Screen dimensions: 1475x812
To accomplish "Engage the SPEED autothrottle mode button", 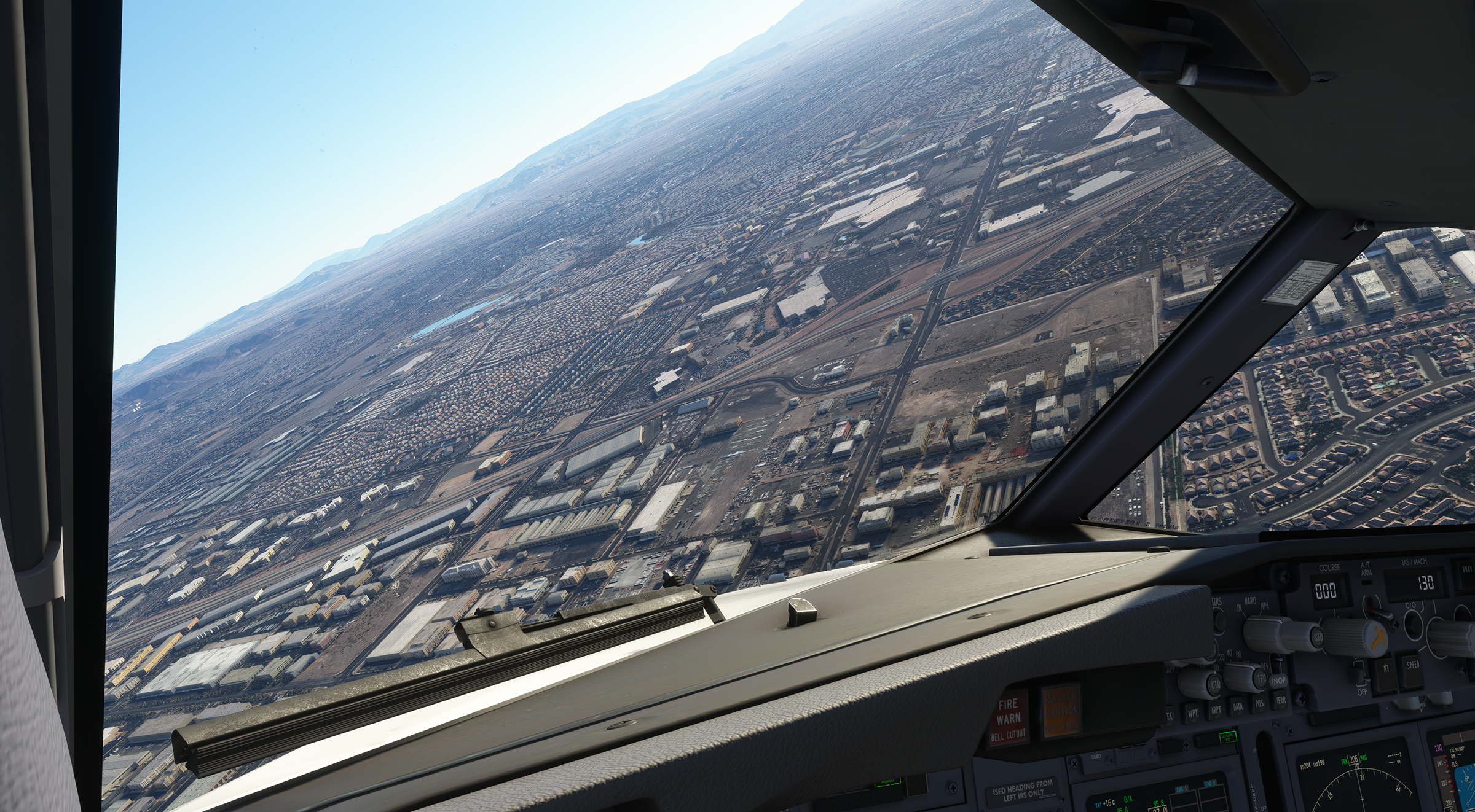I will pos(1412,666).
